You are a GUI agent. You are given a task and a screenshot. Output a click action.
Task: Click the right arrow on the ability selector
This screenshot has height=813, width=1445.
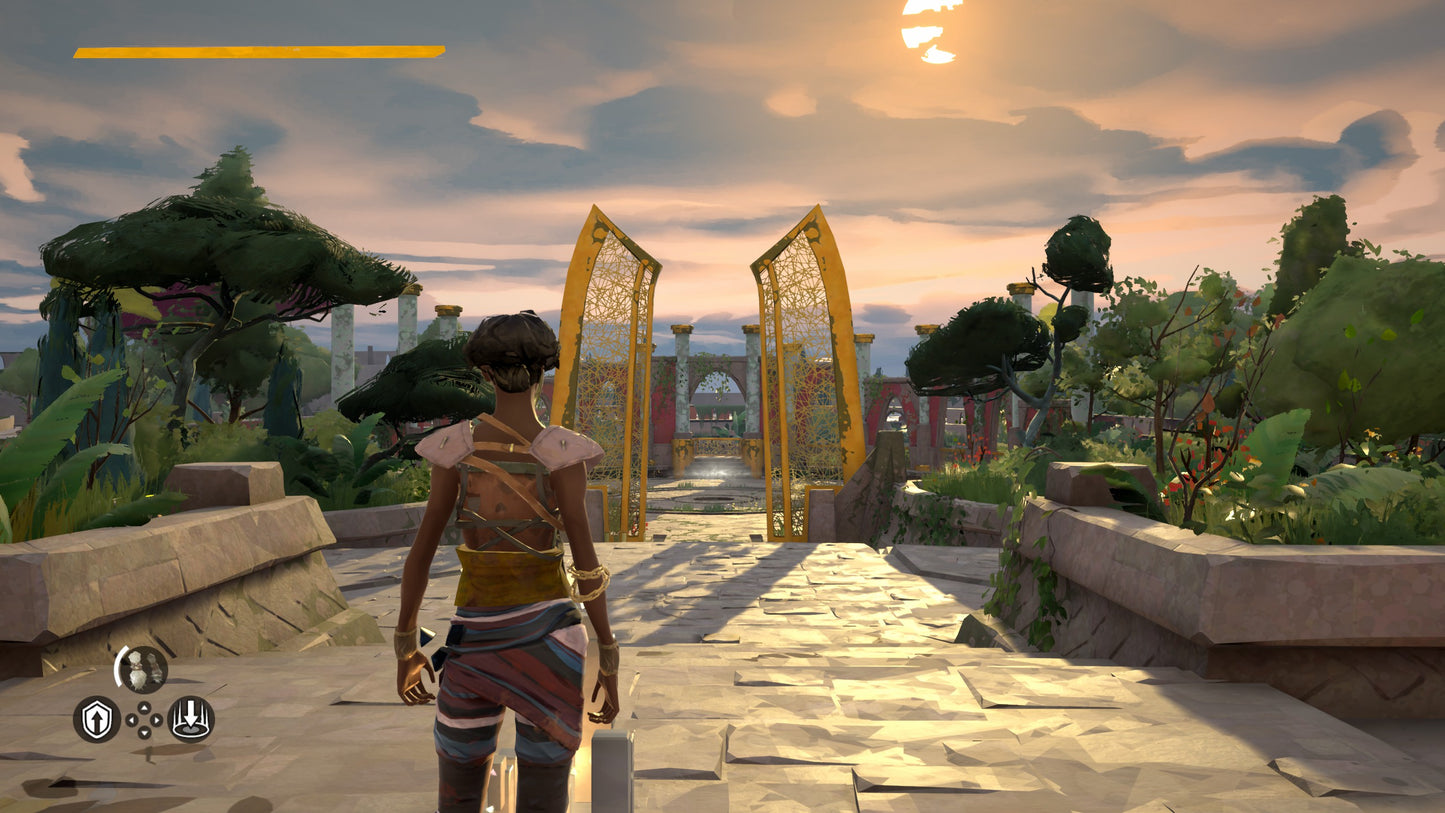click(156, 719)
